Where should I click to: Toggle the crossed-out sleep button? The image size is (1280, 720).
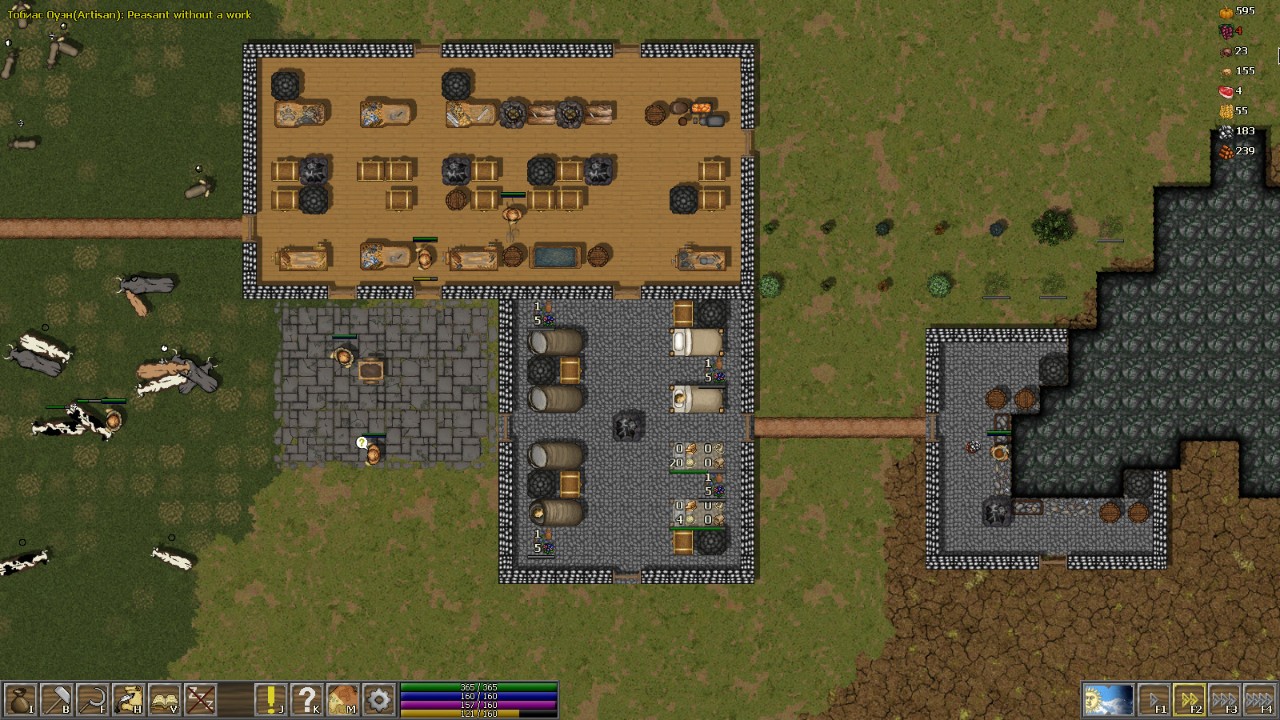coord(200,699)
